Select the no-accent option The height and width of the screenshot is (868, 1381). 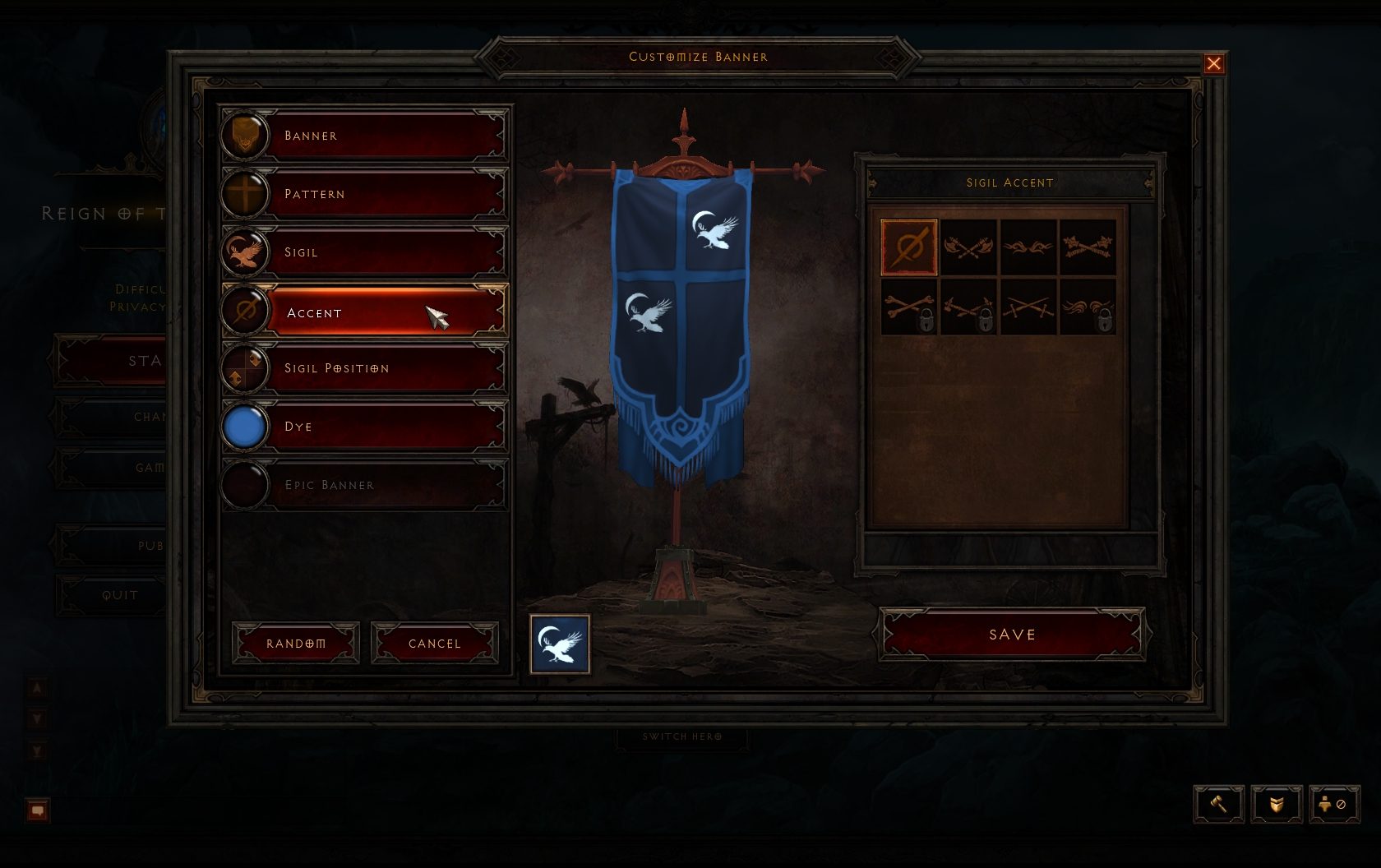pos(909,247)
